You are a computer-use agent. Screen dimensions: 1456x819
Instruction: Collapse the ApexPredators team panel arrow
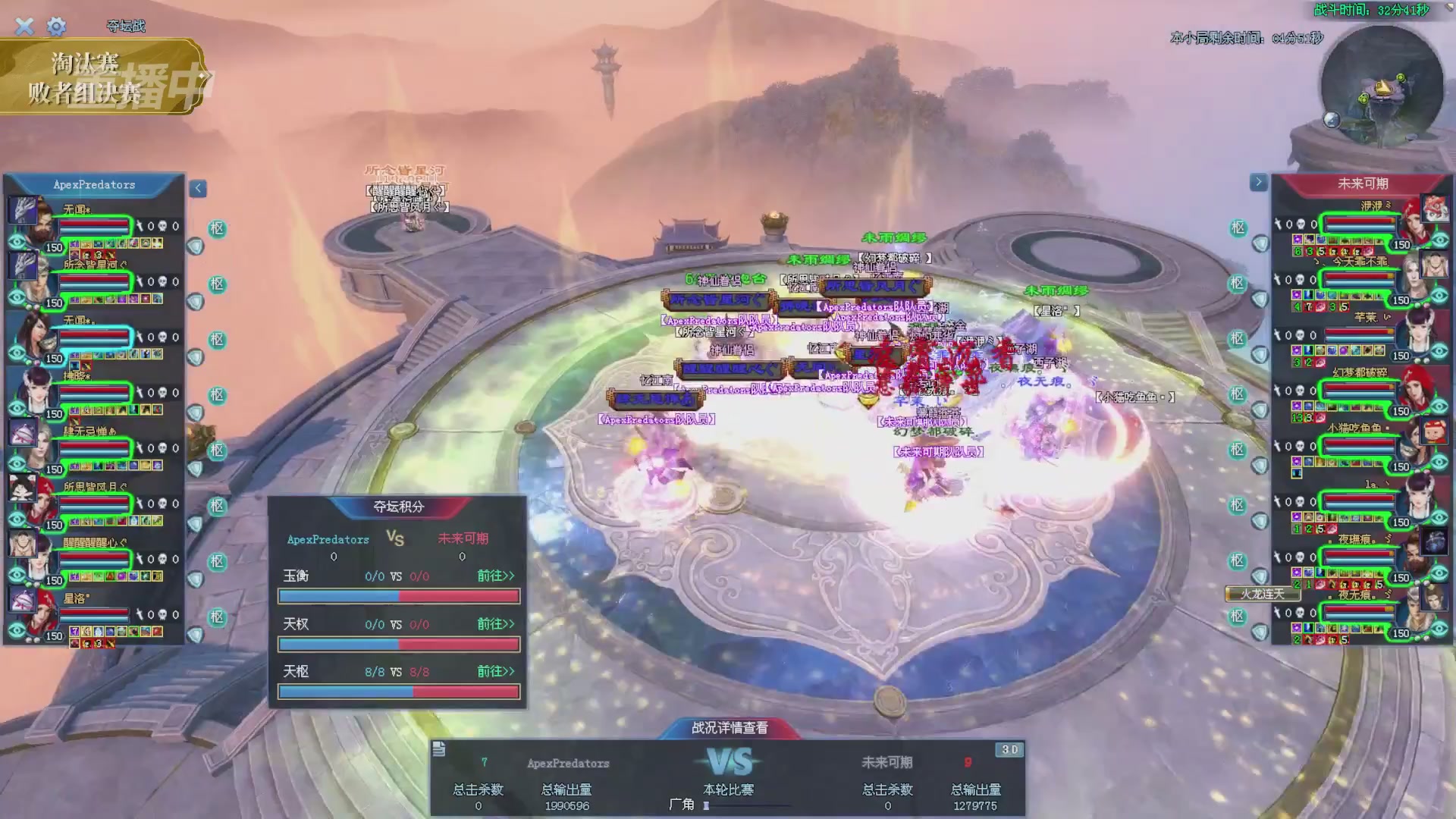(x=198, y=189)
